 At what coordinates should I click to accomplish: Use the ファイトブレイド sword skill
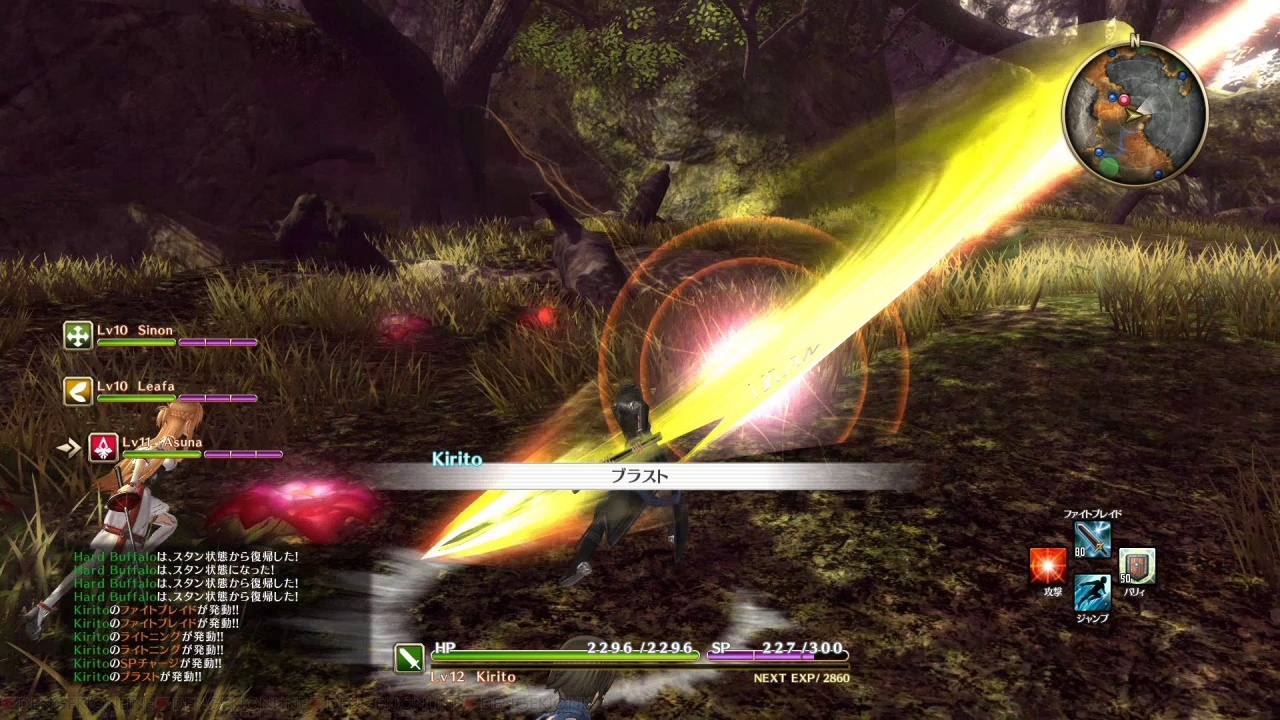[1092, 540]
